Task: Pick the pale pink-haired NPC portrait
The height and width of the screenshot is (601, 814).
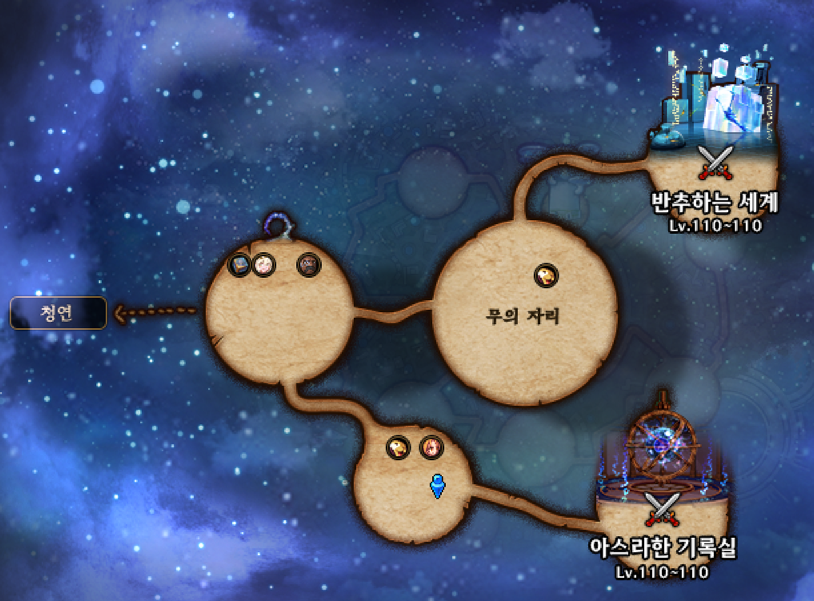Action: click(263, 265)
